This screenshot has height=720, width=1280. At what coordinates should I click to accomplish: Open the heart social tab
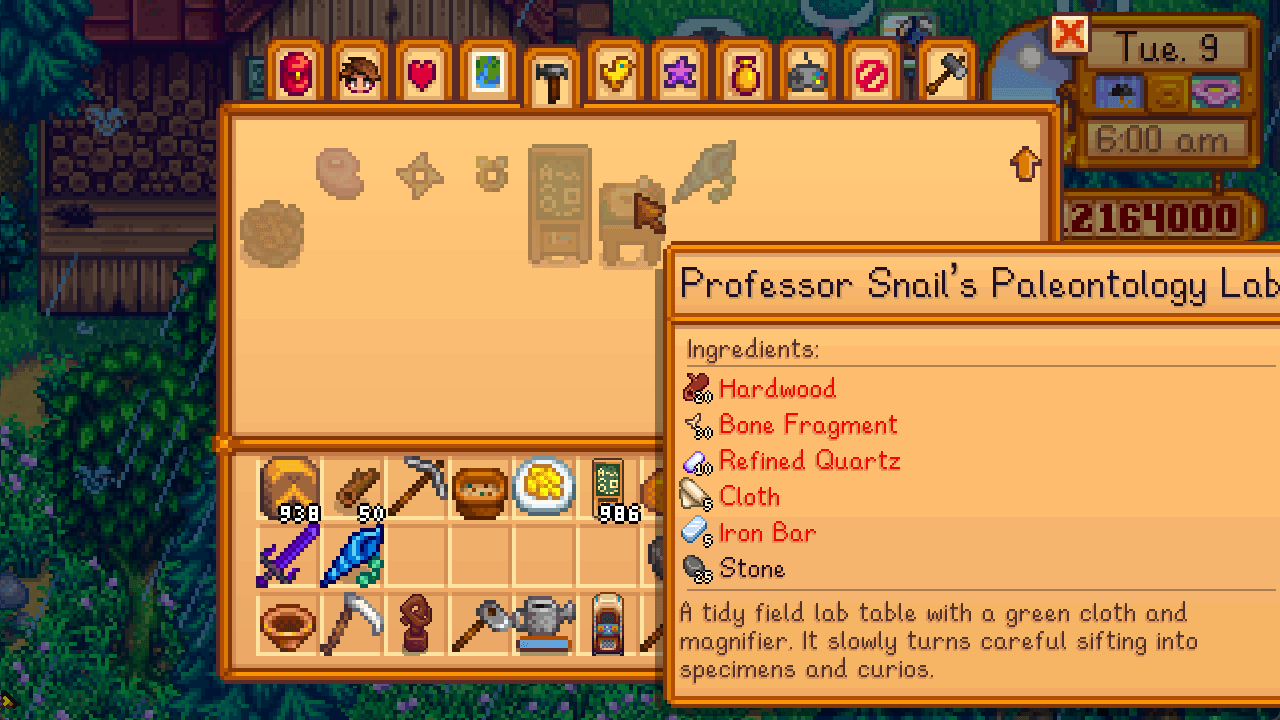[x=423, y=75]
